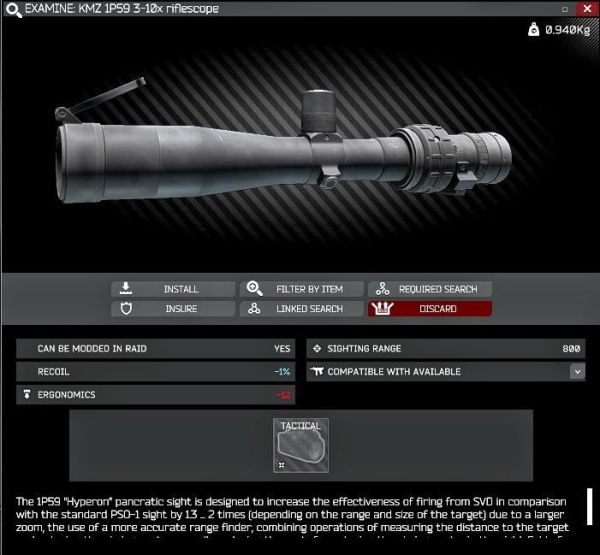Insure the KMZ 1P59 riflescope

[x=173, y=309]
